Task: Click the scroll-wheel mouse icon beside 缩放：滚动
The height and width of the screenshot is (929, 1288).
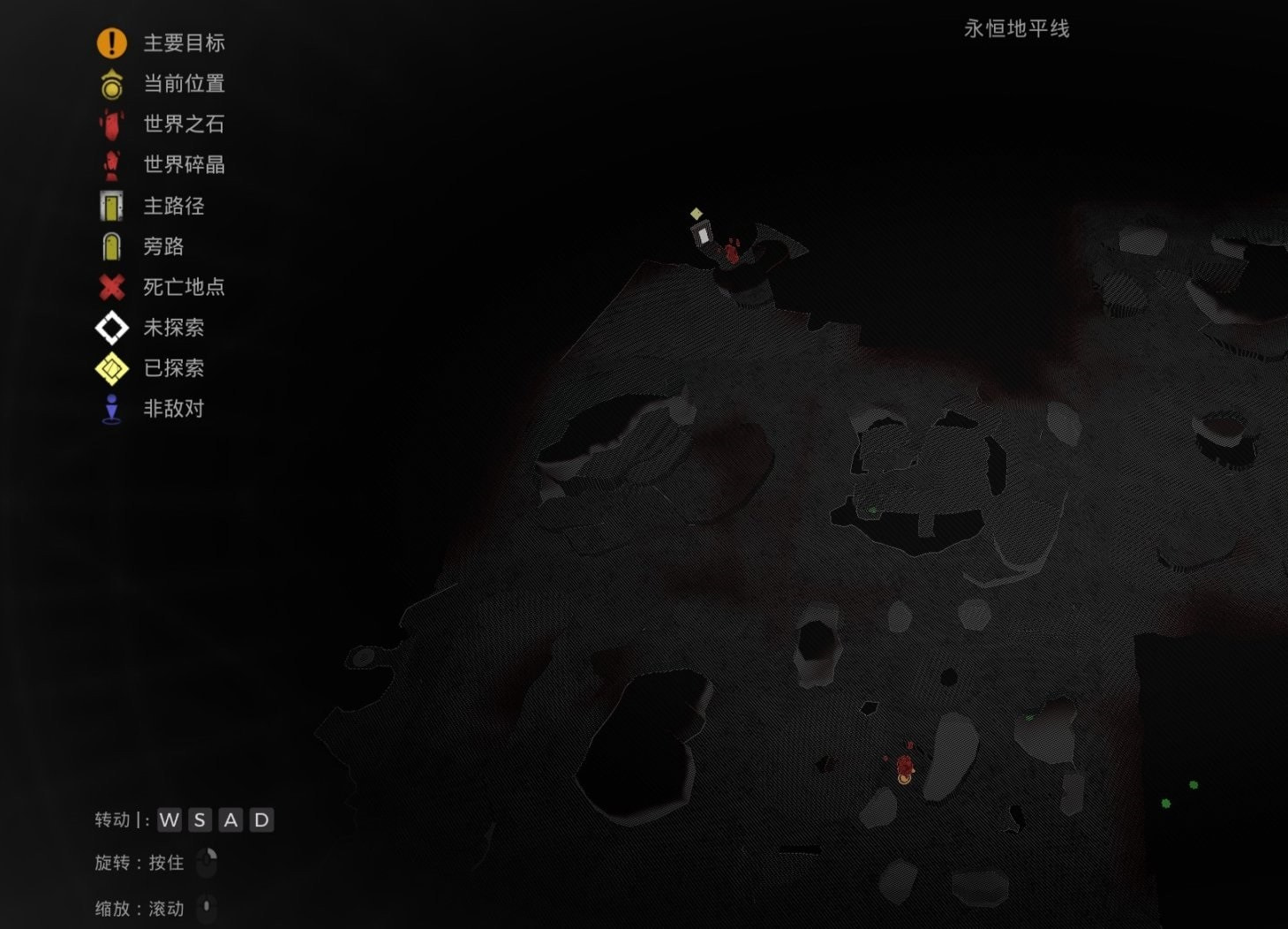Action: tap(208, 908)
